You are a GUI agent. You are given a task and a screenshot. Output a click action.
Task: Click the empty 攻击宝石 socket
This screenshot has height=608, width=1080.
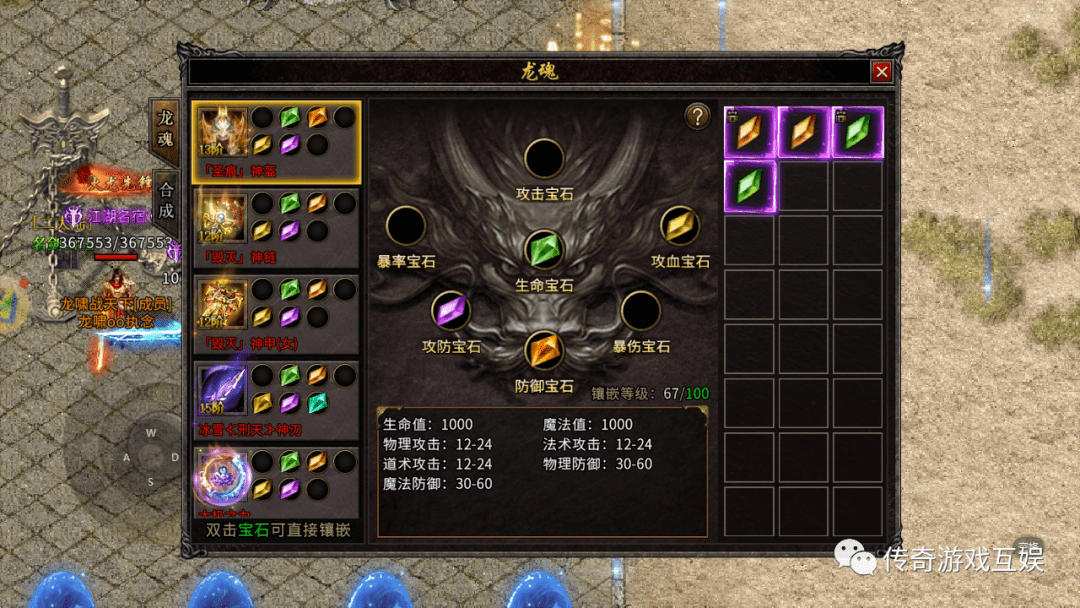click(x=544, y=159)
